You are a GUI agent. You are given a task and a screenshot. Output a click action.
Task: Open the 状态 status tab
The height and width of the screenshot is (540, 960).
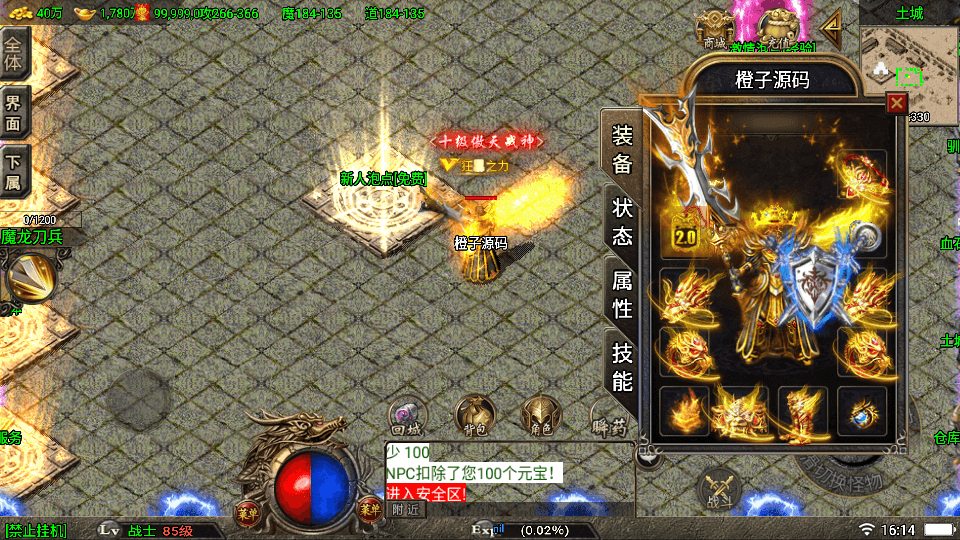[622, 221]
